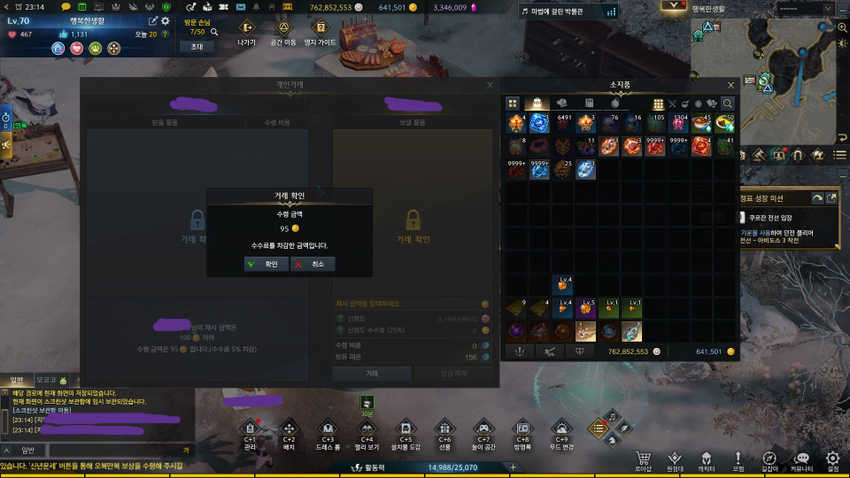
Task: Open the 모아샵 shop cart icon
Action: tap(643, 461)
